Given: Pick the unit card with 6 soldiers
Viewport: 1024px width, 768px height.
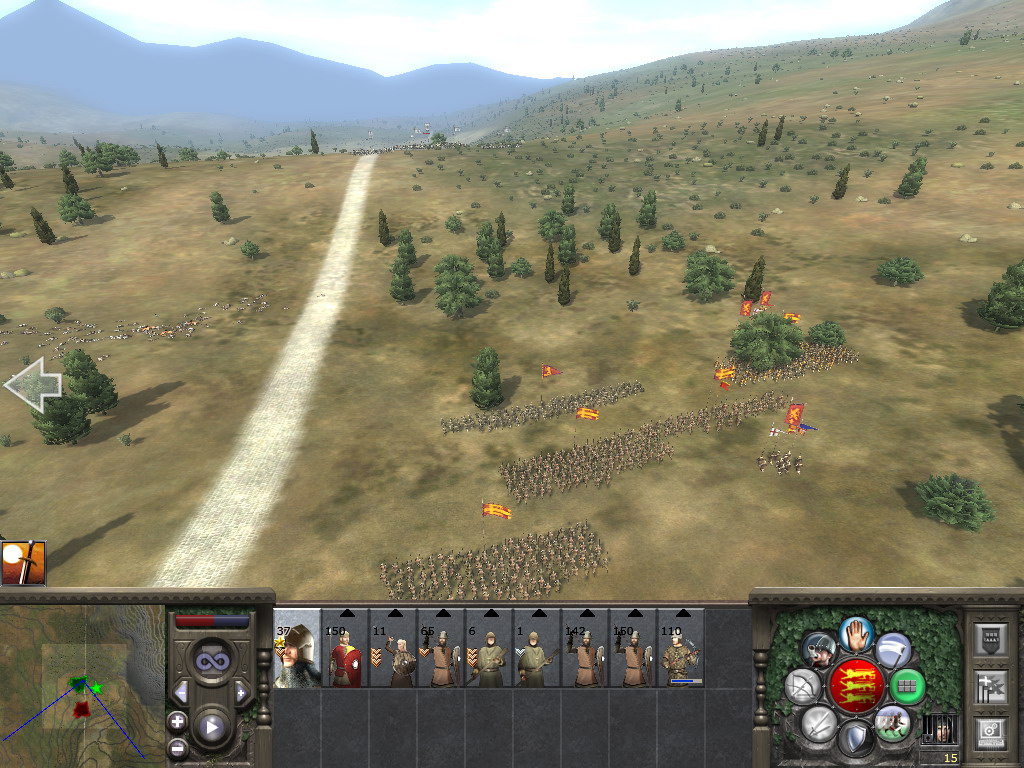Looking at the screenshot, I should (x=489, y=652).
